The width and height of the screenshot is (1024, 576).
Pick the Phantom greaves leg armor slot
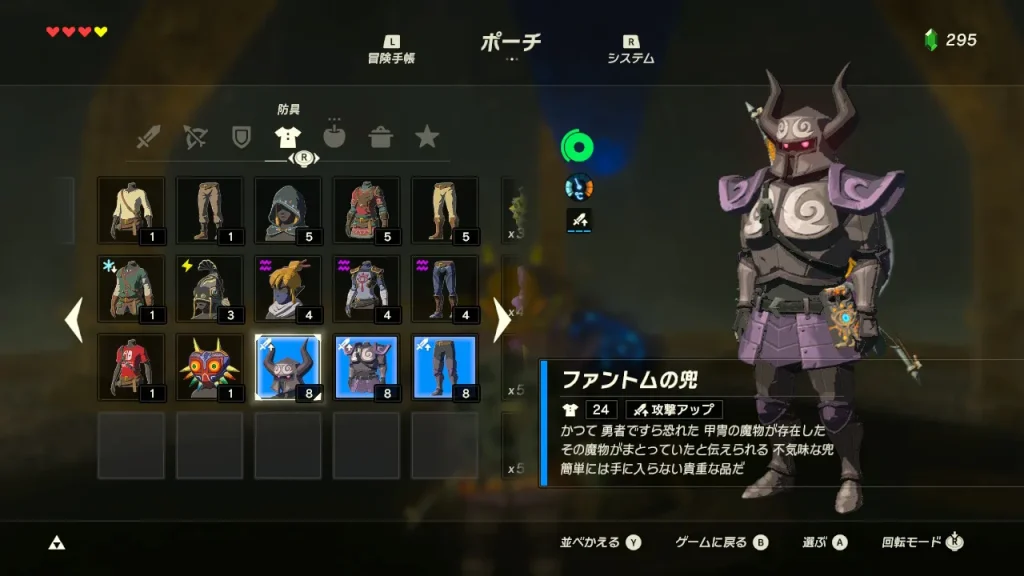pos(444,367)
